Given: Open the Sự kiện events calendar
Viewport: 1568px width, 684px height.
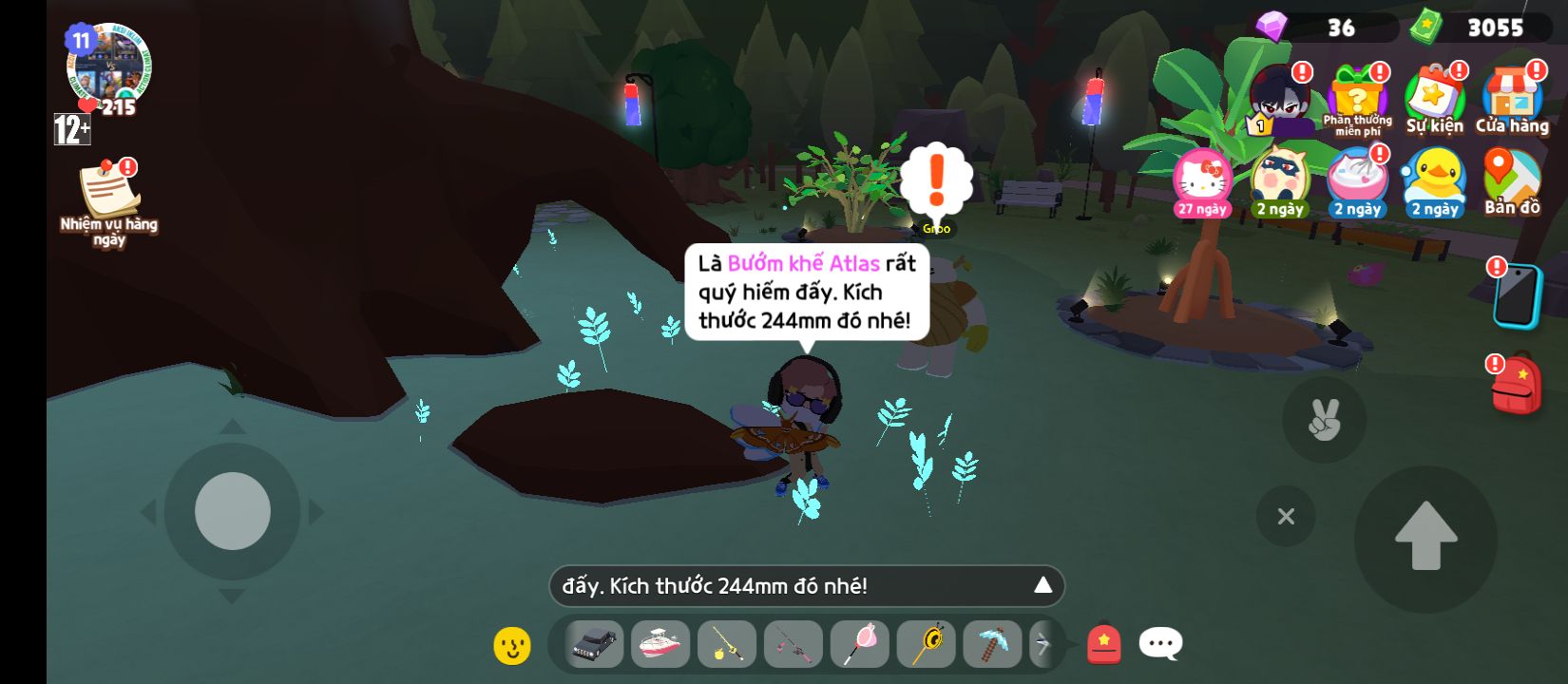Looking at the screenshot, I should 1434,97.
